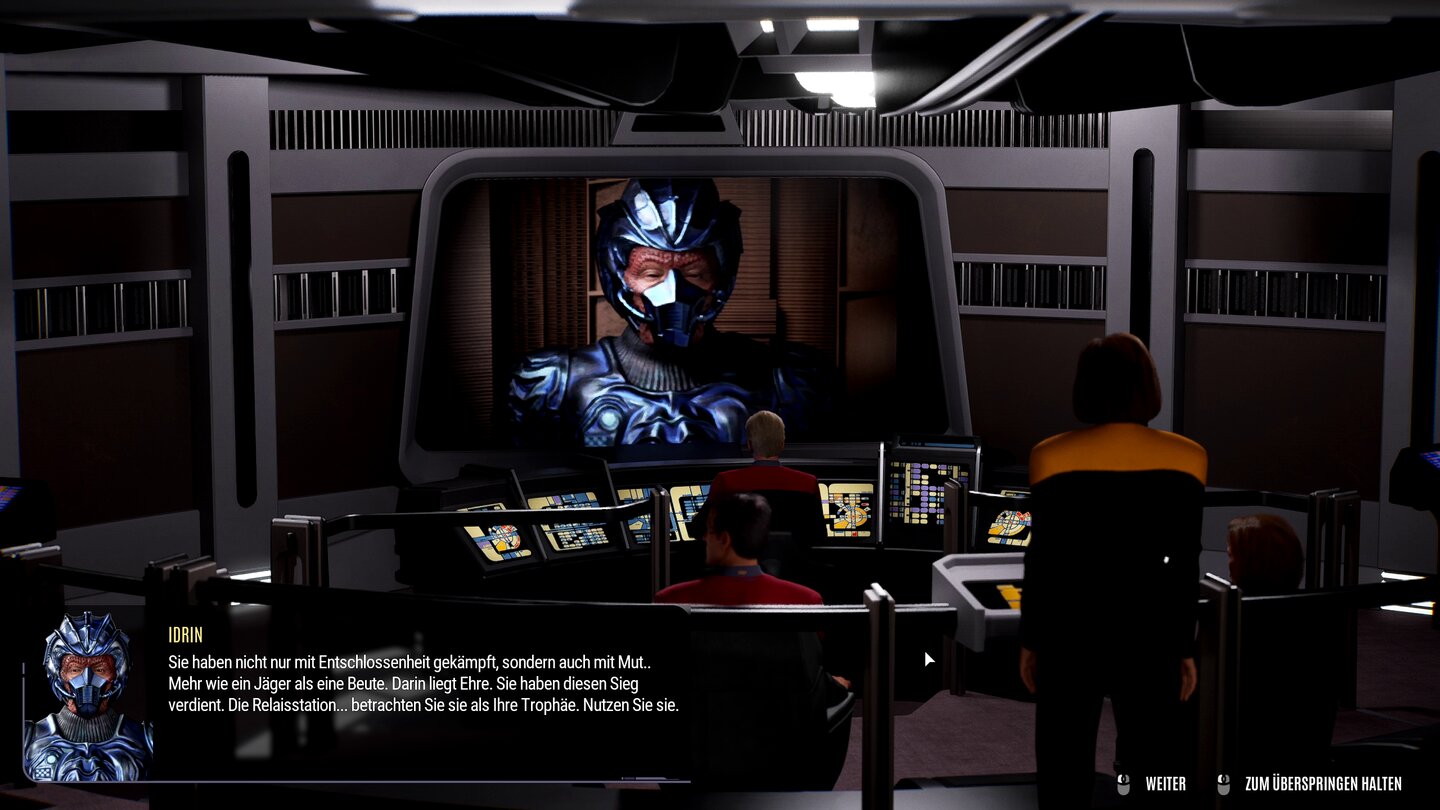This screenshot has width=1440, height=810.
Task: Click the mouse icon beside ZUM ÜBERSPRINGEN HALTEN
Action: tap(1222, 783)
